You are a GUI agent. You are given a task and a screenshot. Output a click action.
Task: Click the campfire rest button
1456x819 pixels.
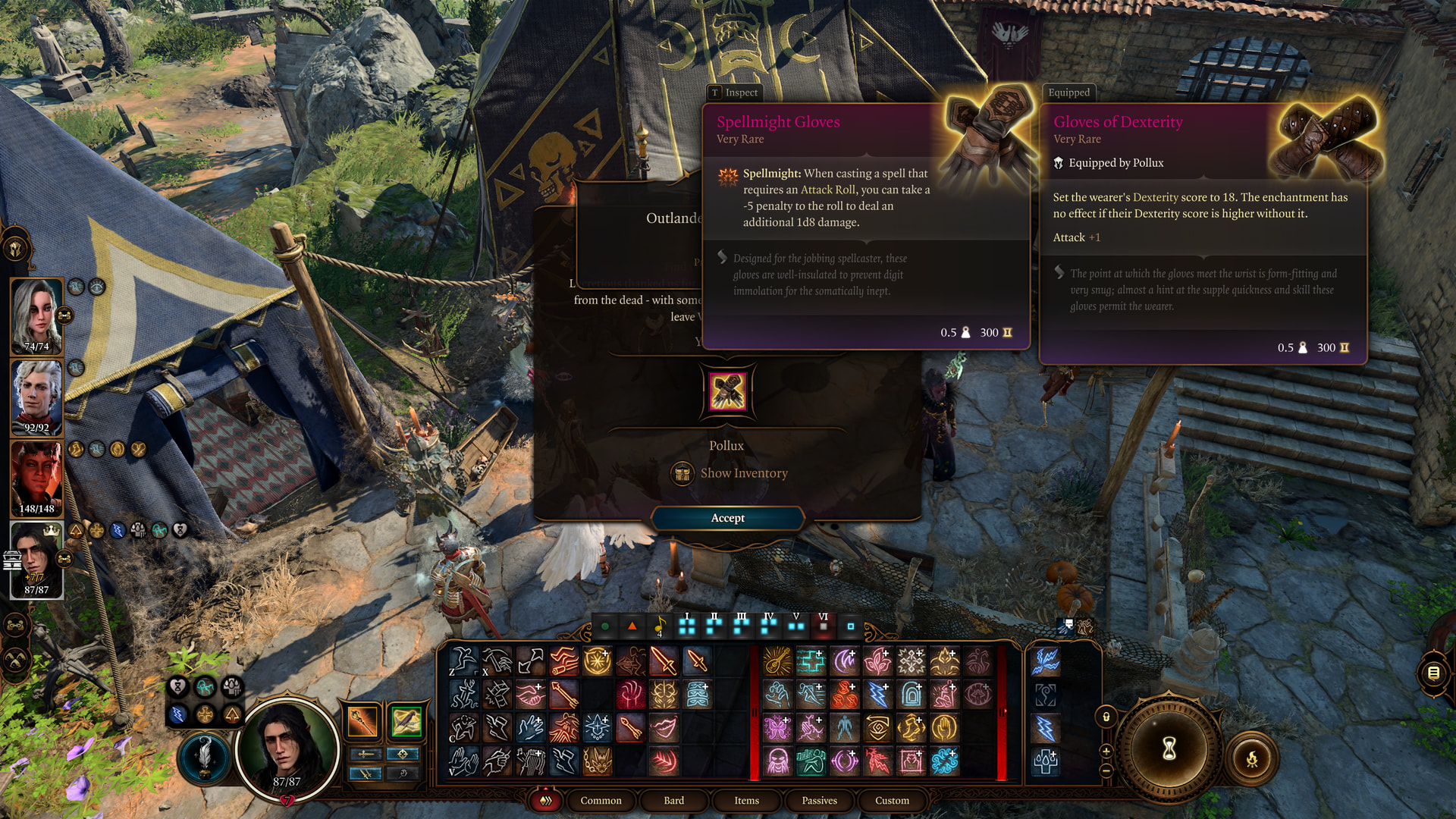1251,758
